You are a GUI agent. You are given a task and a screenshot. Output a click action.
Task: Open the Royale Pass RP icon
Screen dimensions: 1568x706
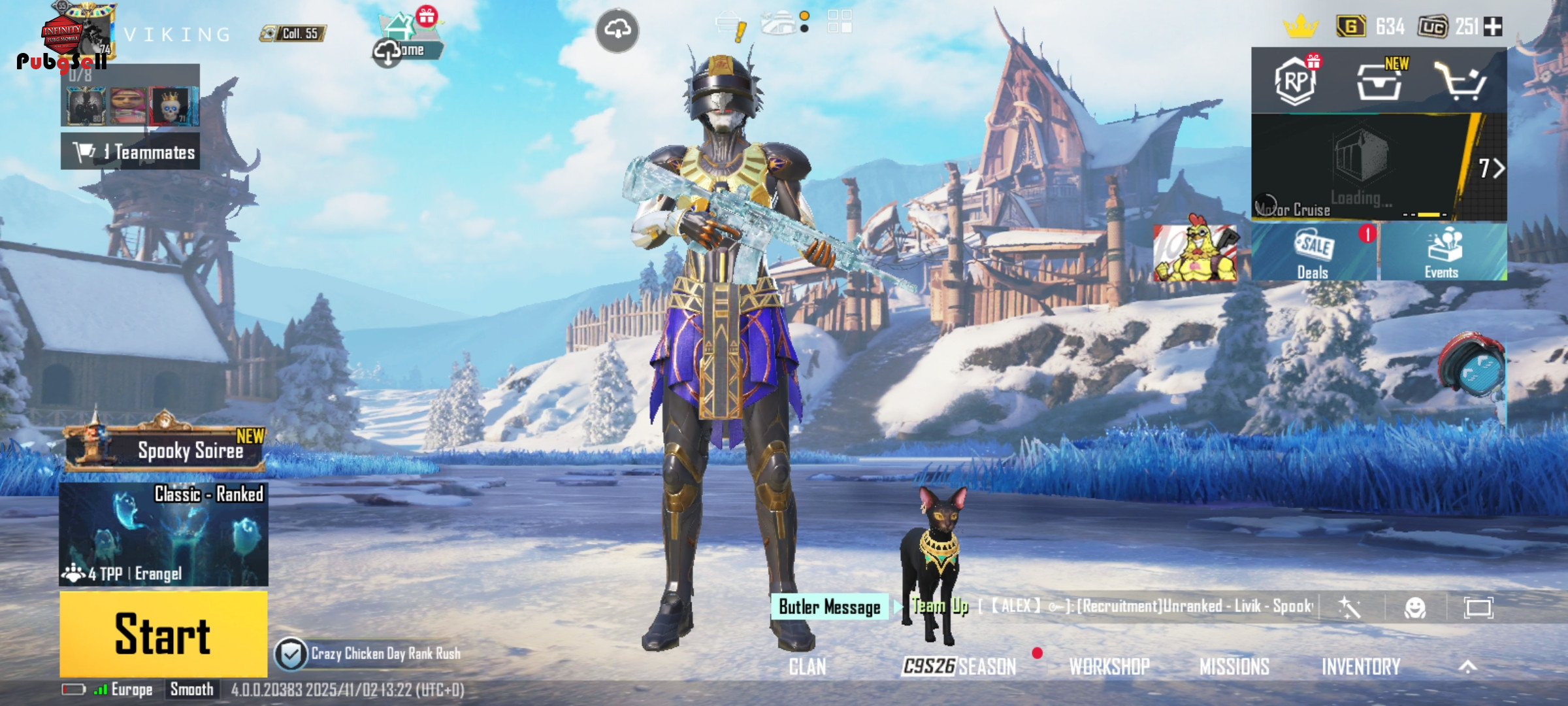pyautogui.click(x=1295, y=82)
